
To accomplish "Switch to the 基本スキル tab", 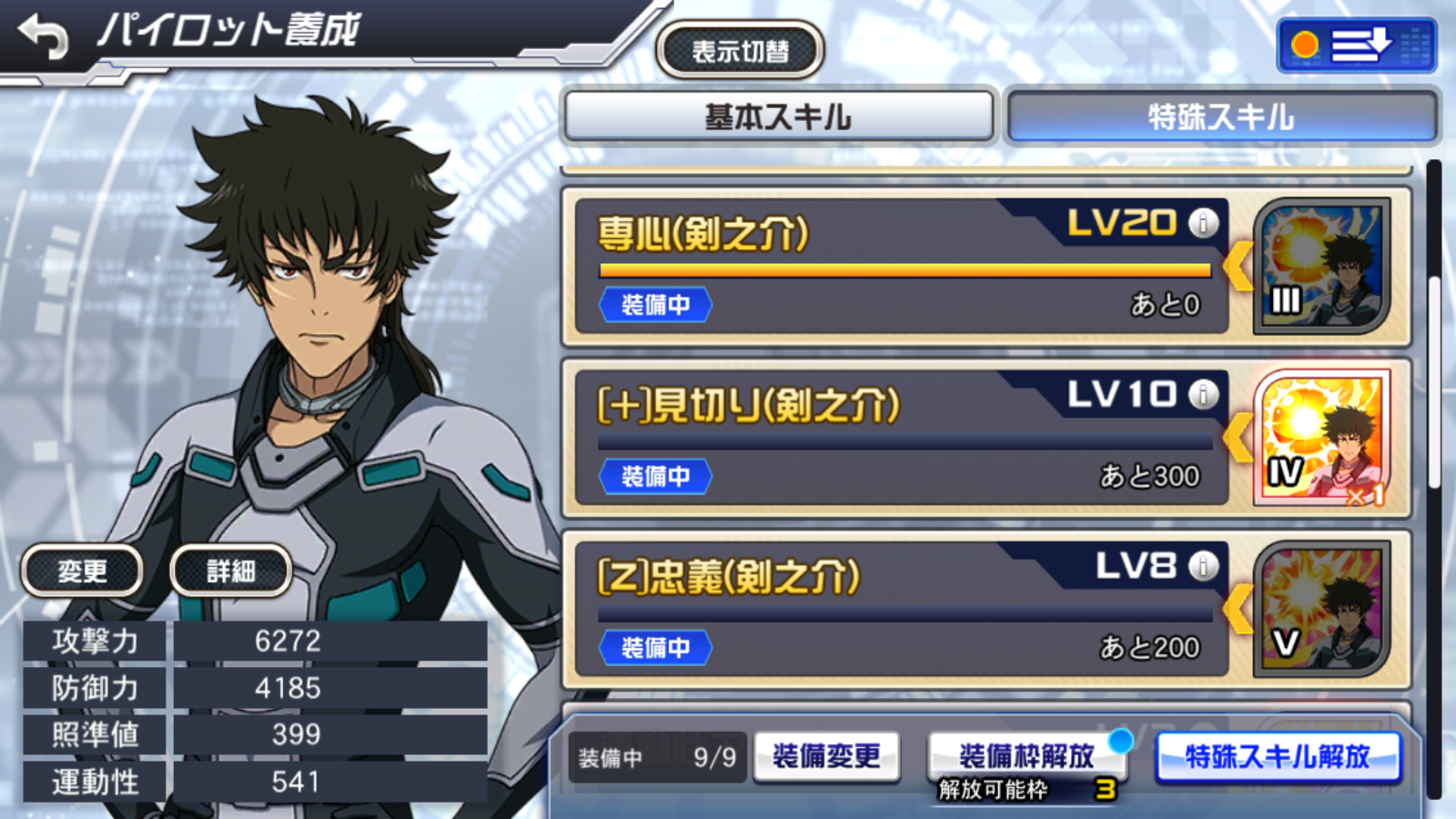I will click(778, 116).
